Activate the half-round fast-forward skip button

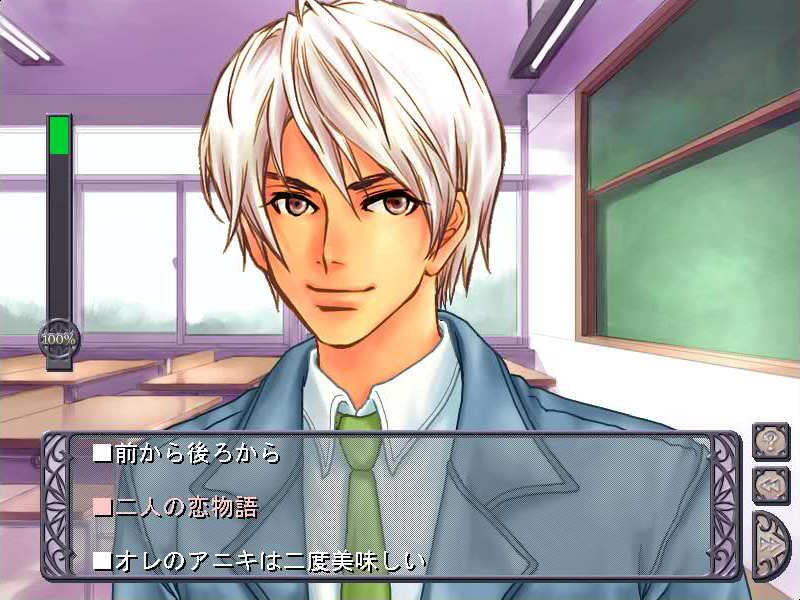click(770, 544)
